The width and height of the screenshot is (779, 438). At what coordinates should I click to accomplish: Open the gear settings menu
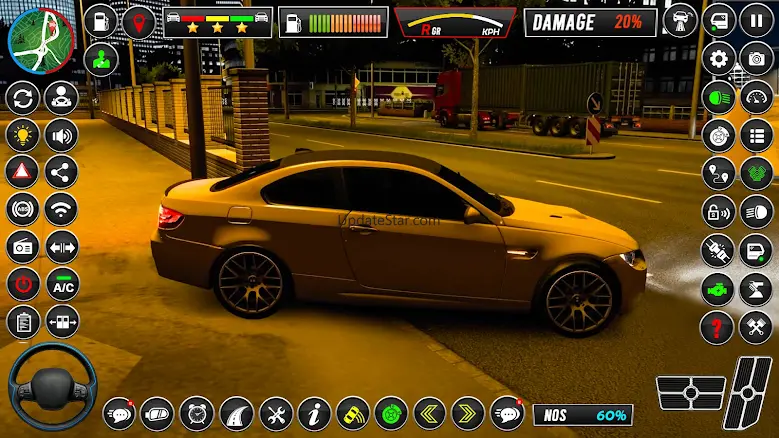(x=719, y=58)
